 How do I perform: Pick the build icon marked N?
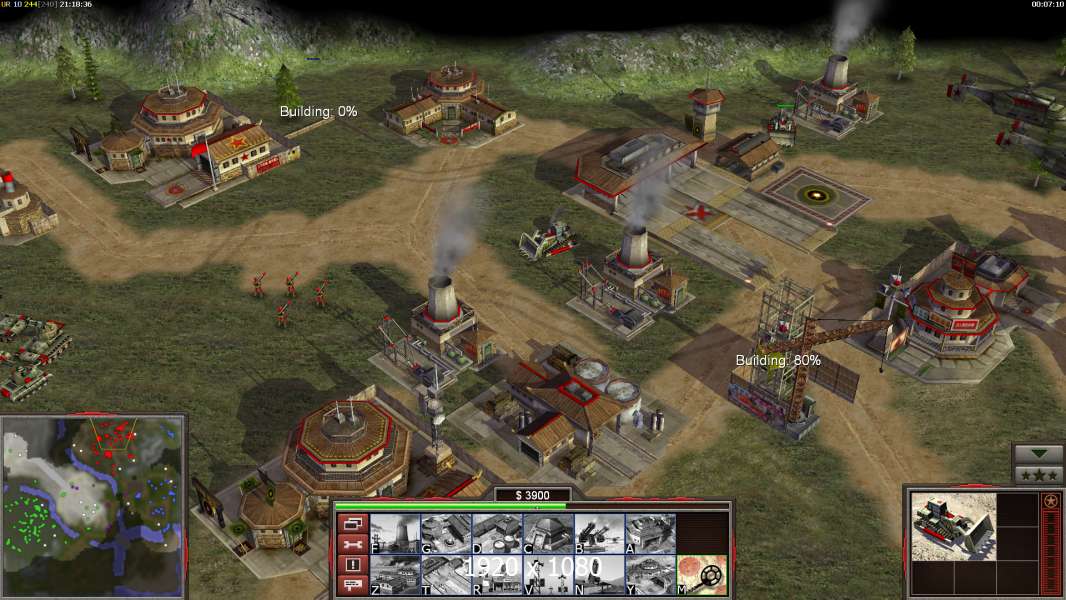(x=599, y=575)
